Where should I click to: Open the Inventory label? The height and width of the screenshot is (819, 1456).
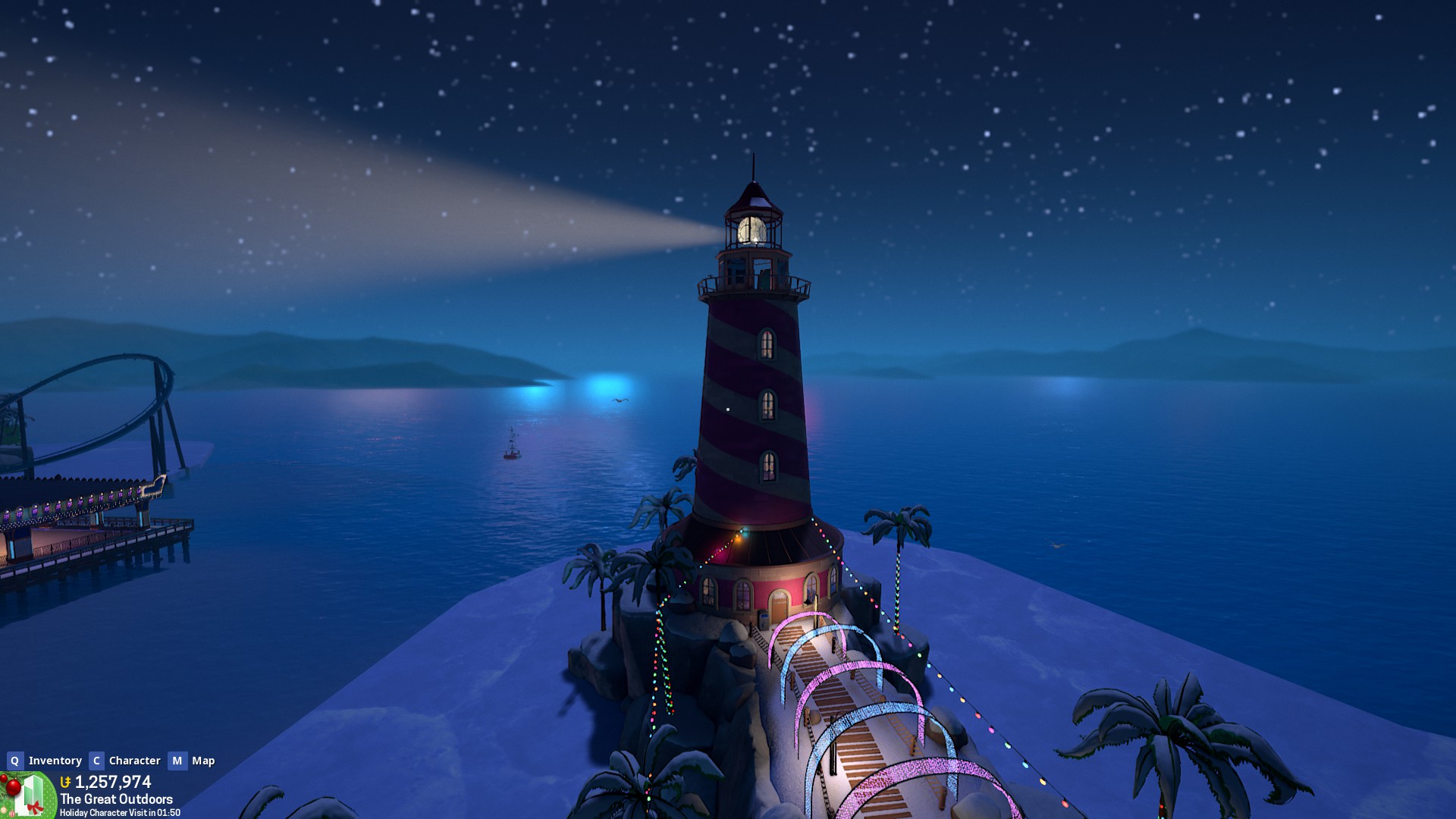(55, 761)
